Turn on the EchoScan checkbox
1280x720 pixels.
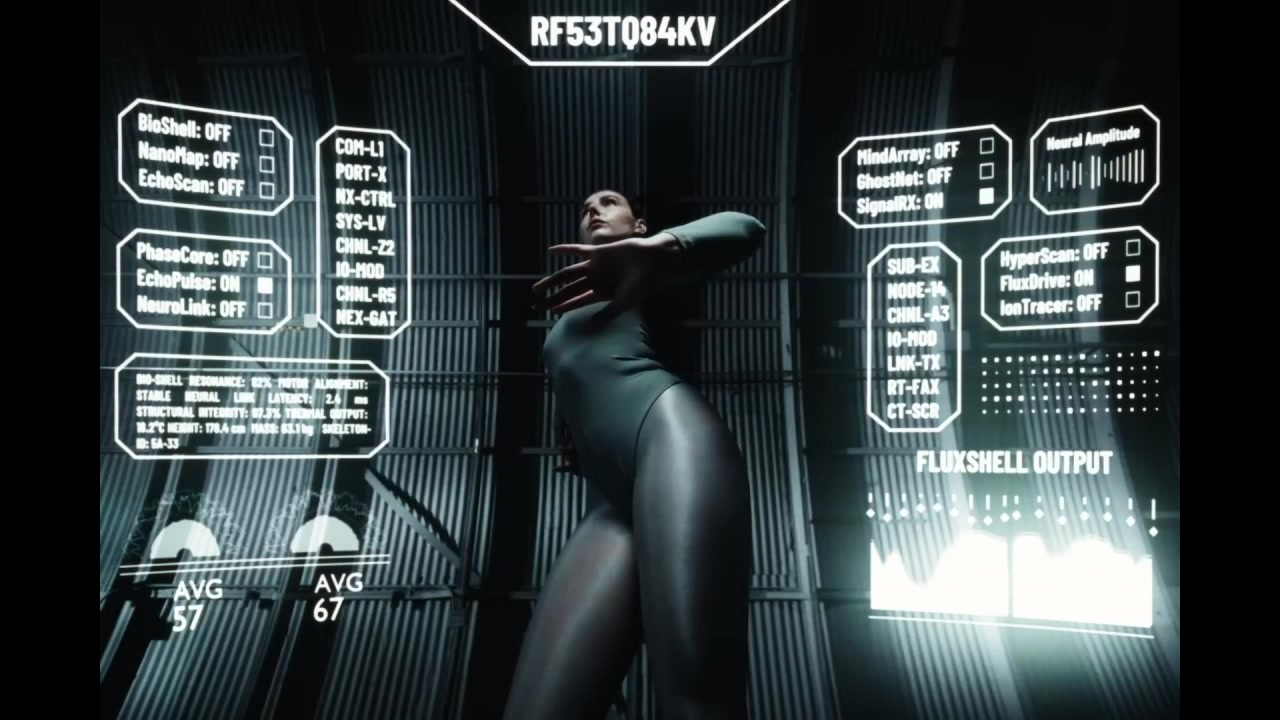tap(267, 190)
